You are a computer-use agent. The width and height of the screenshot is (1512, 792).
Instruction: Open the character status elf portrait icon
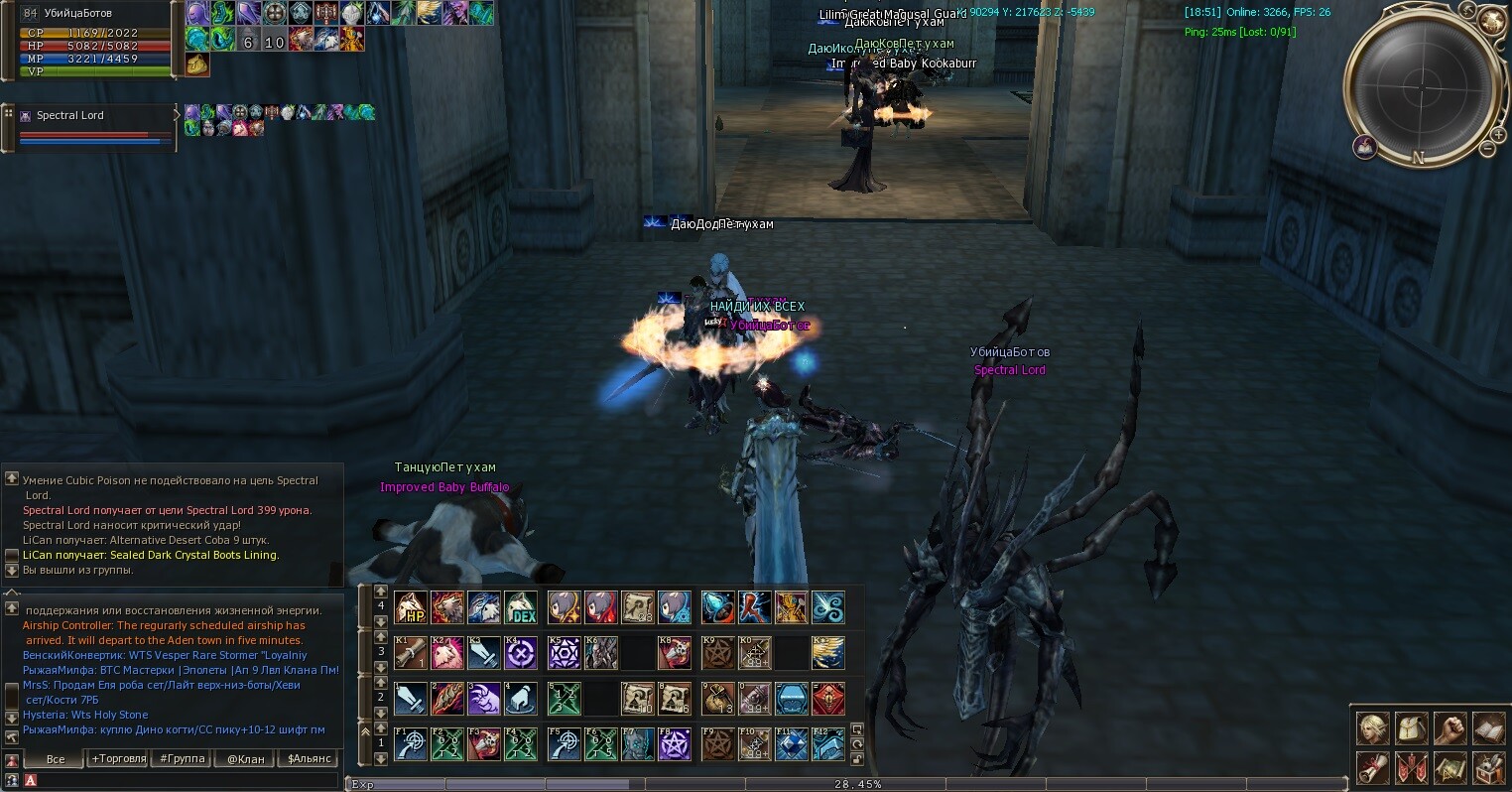(1373, 728)
